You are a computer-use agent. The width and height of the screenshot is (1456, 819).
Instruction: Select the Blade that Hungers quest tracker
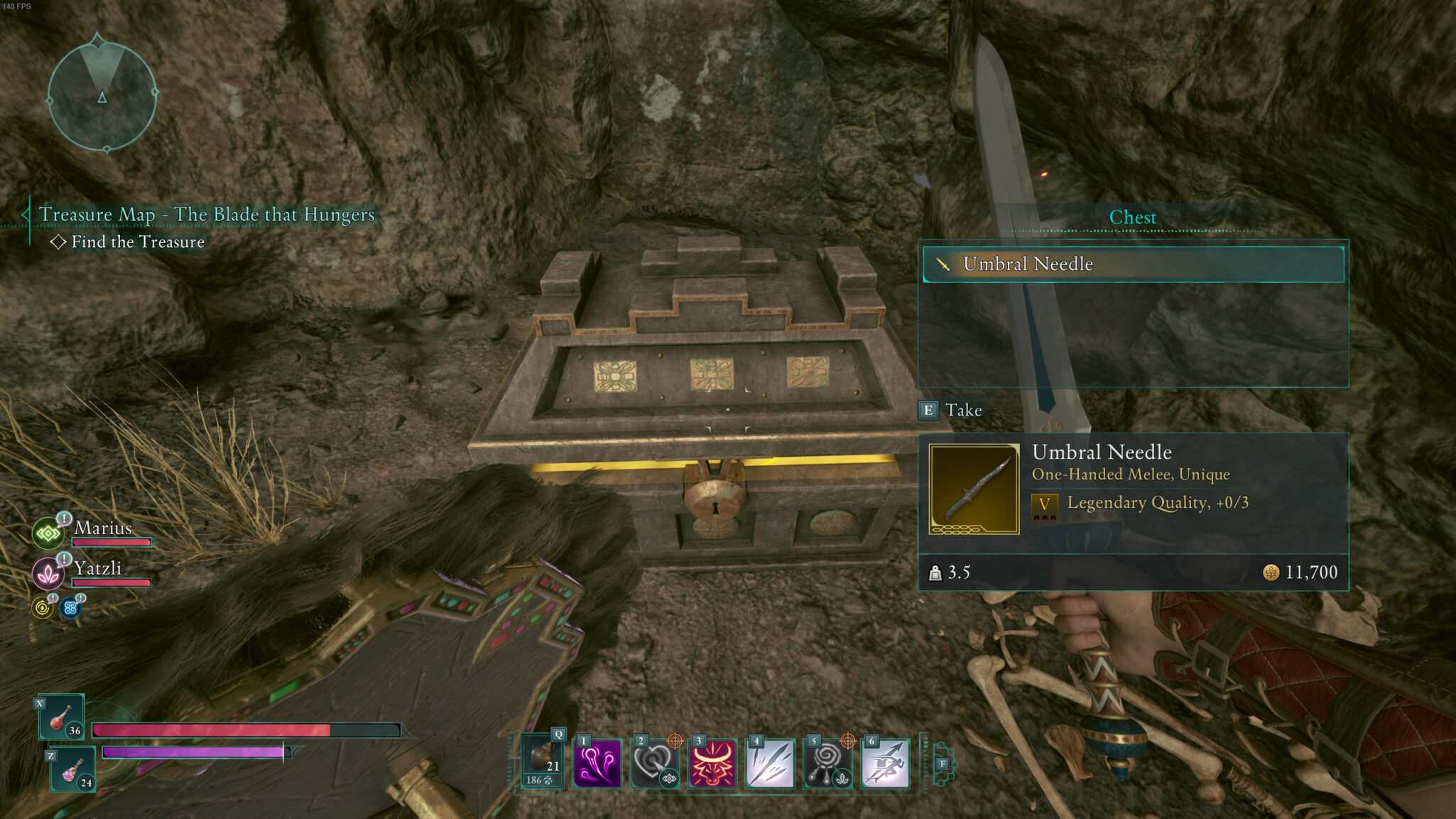tap(206, 215)
